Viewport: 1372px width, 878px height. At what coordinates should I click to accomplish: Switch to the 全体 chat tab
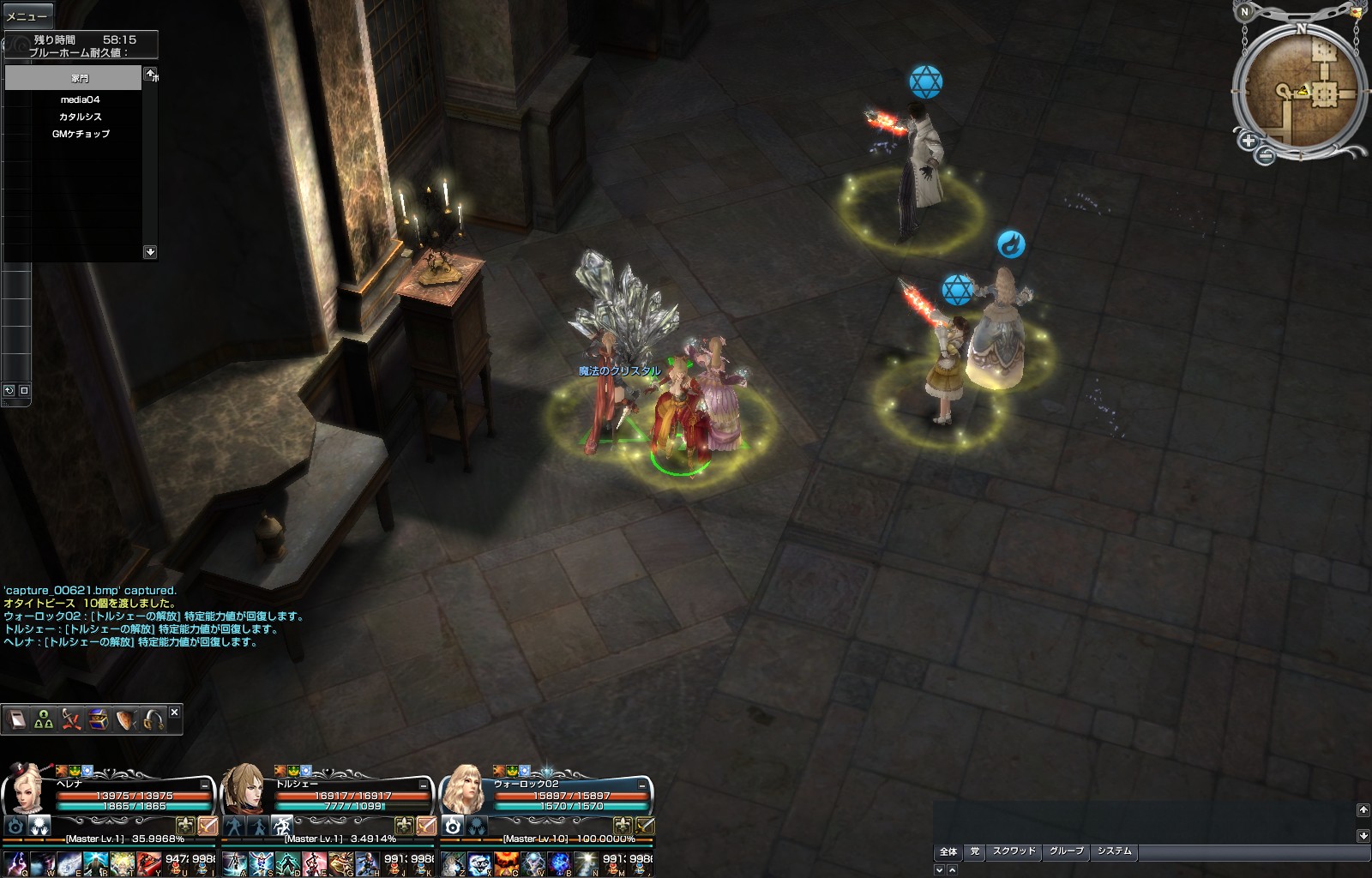coord(948,851)
